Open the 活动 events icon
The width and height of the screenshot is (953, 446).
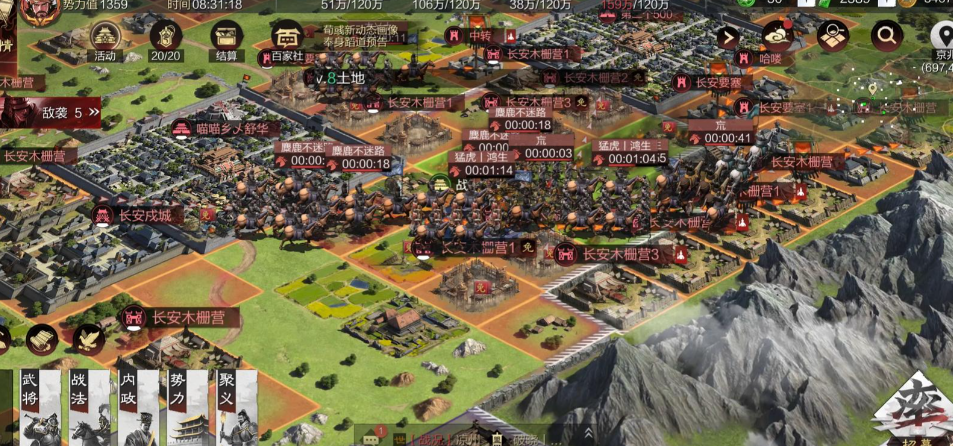click(105, 38)
